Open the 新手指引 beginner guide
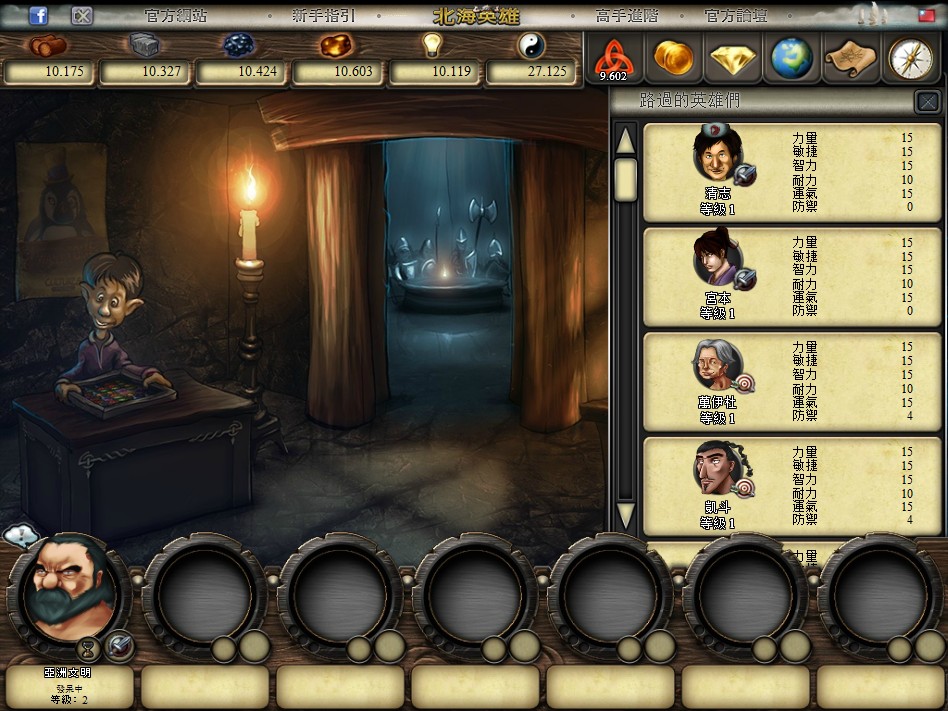This screenshot has height=711, width=948. pyautogui.click(x=323, y=16)
